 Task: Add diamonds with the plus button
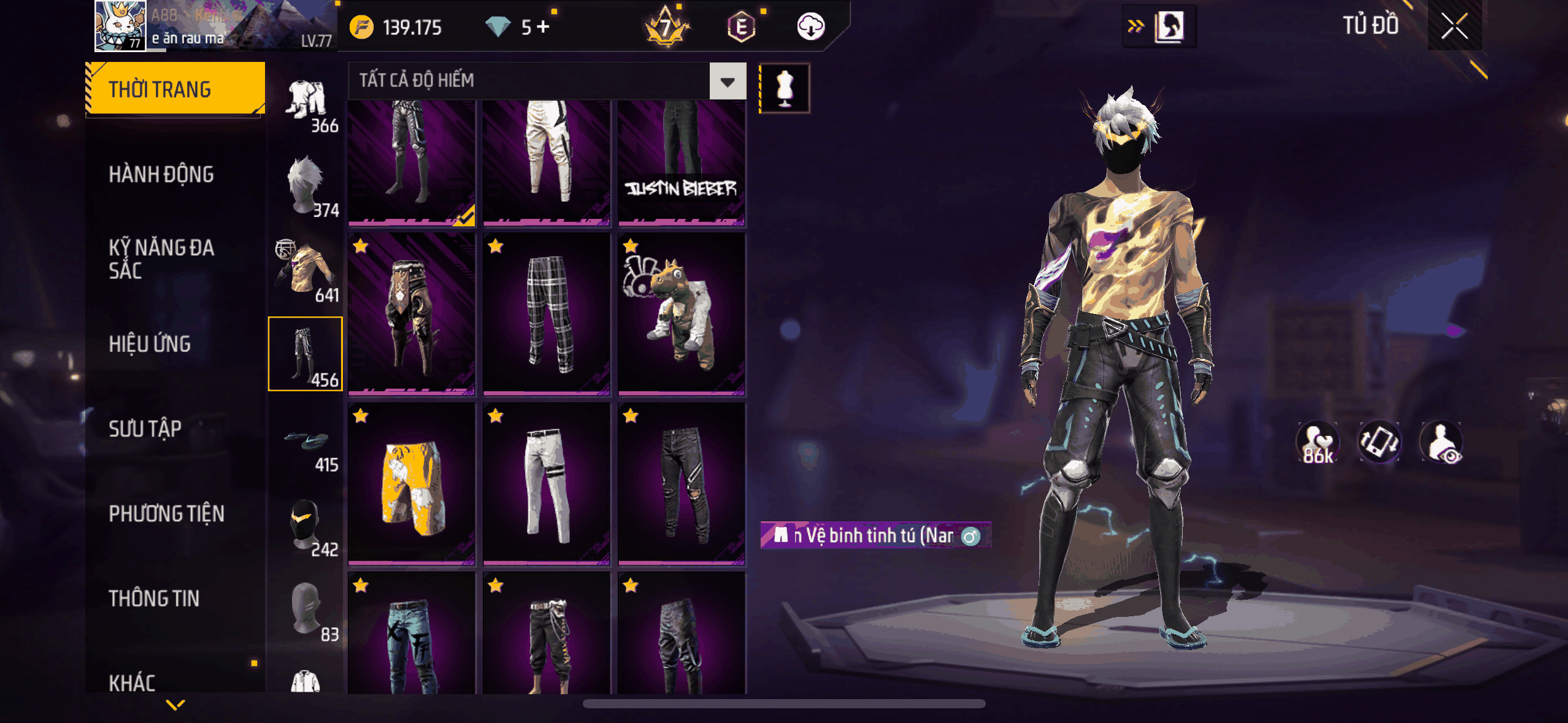pyautogui.click(x=544, y=27)
